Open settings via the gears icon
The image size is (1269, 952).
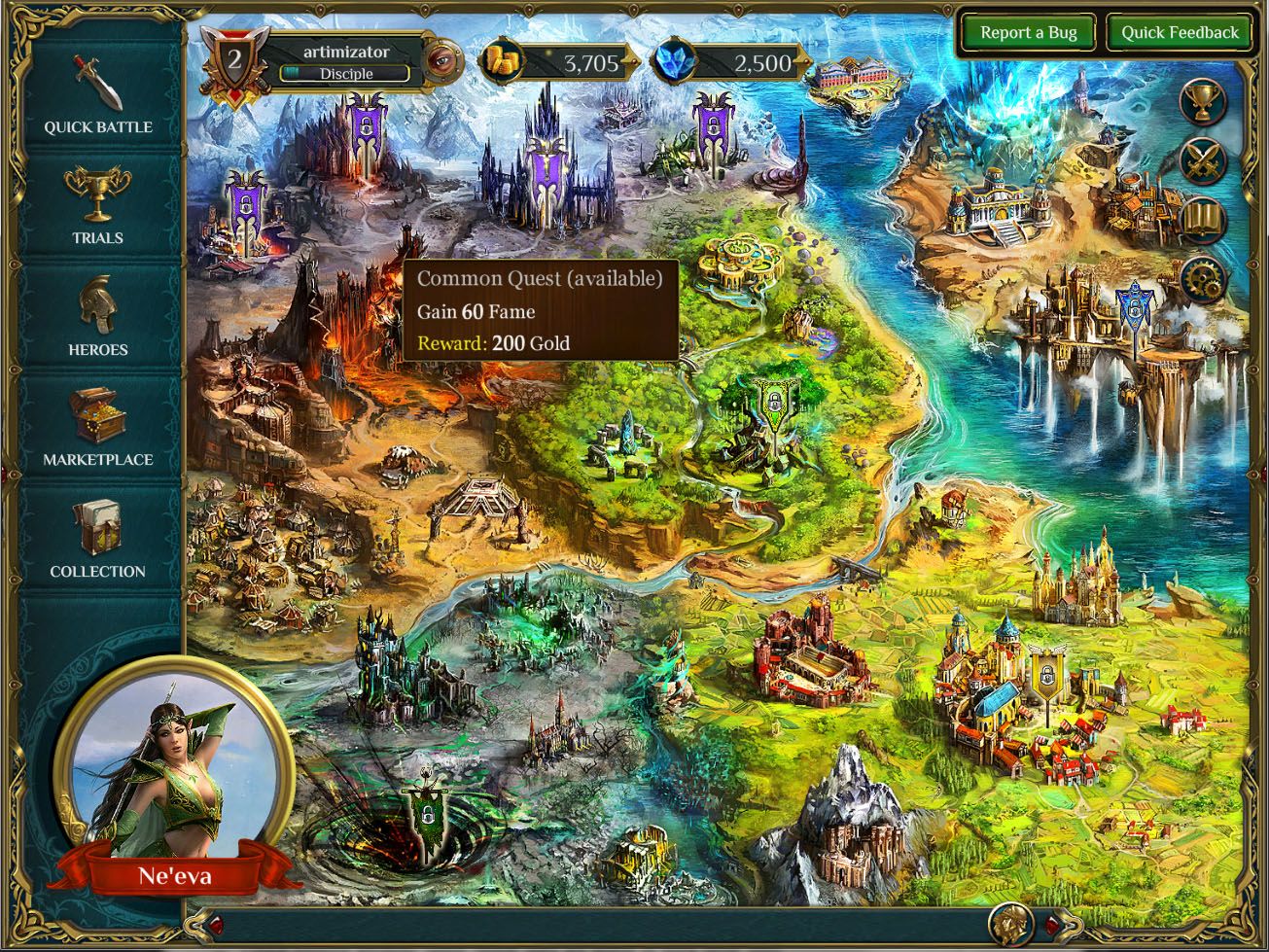(1202, 275)
